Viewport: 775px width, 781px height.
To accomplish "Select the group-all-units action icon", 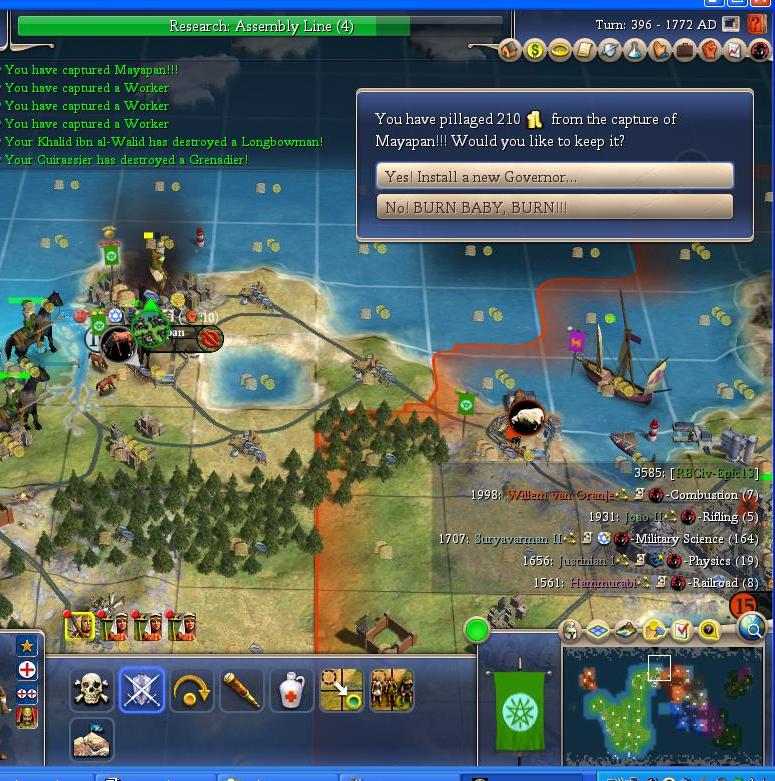I will coord(391,689).
